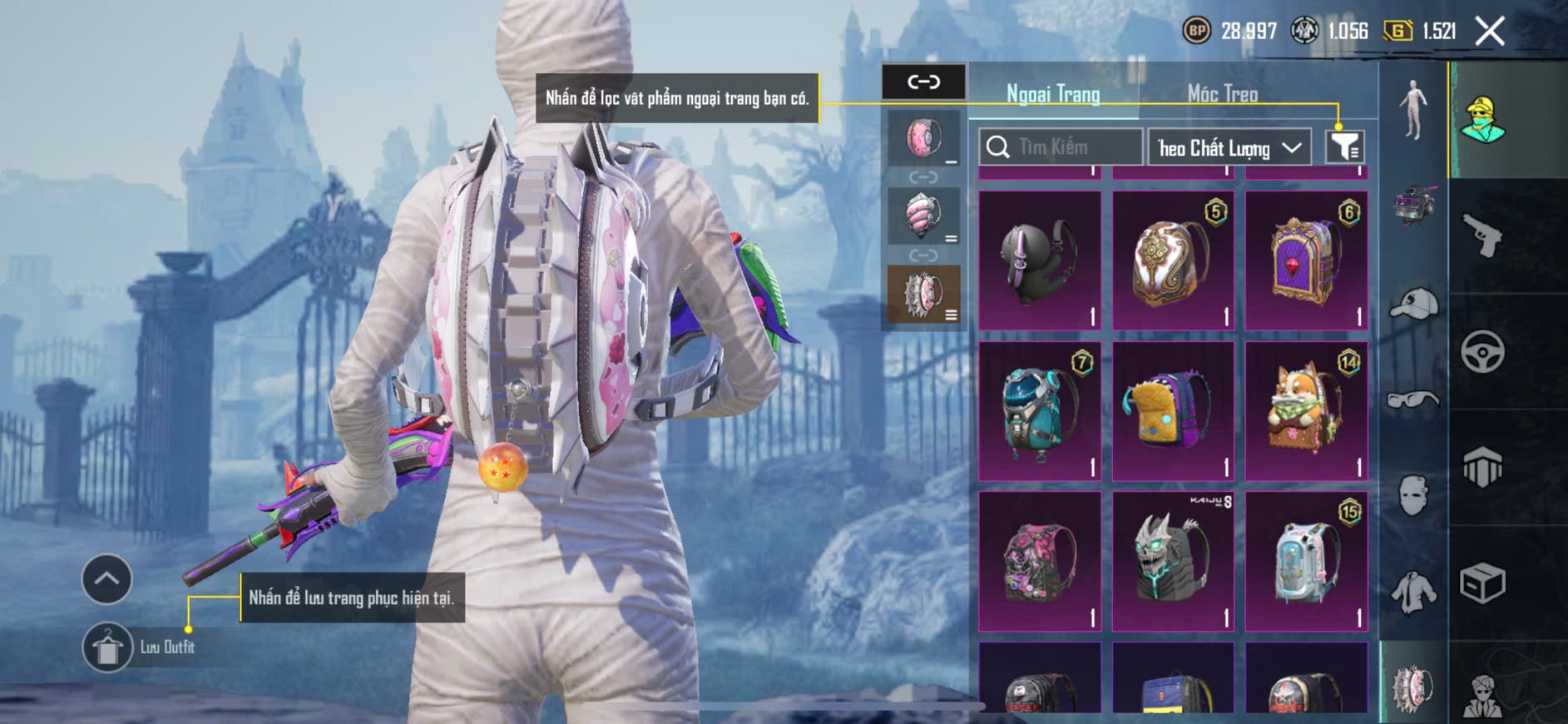This screenshot has width=1568, height=724.
Task: Open the glasses accessory category
Action: [x=1413, y=400]
